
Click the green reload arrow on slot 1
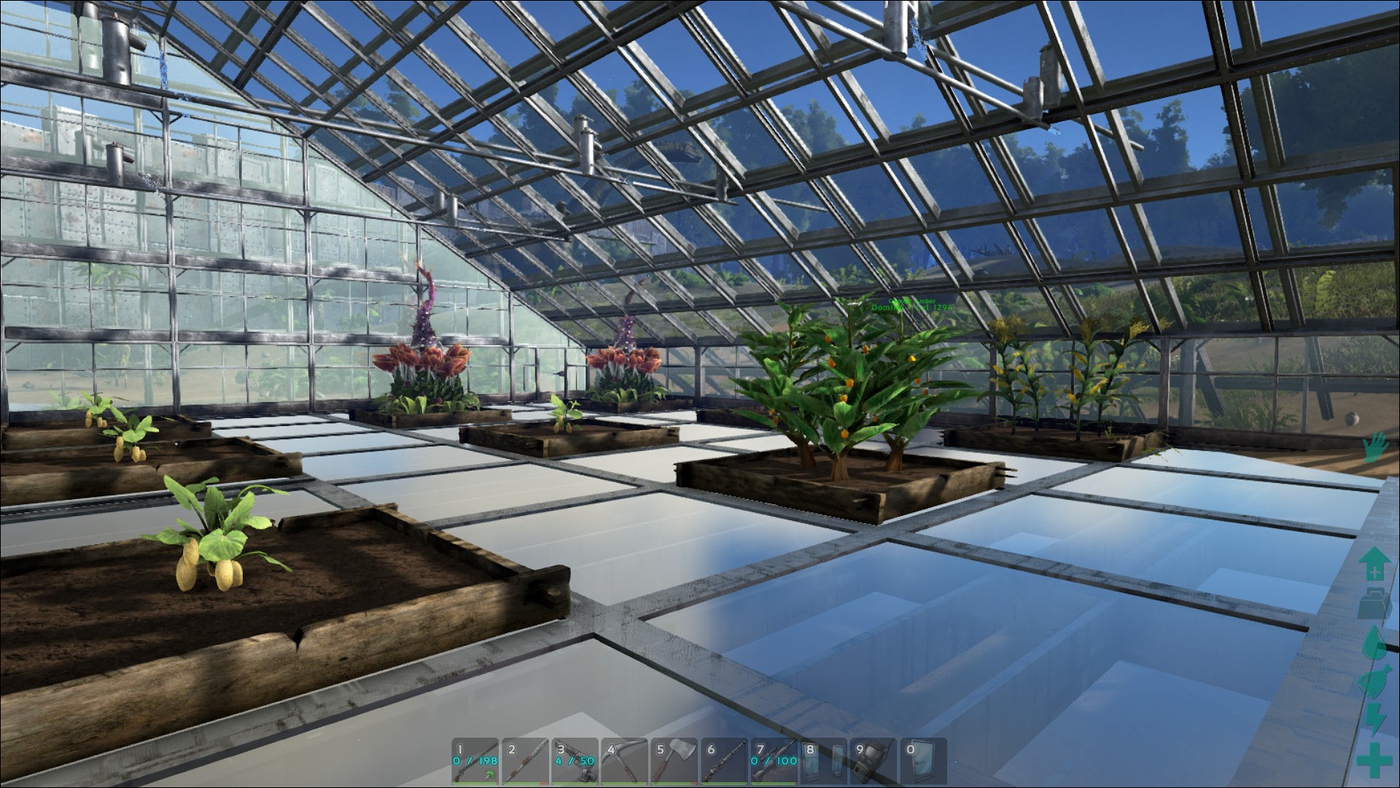[x=490, y=773]
